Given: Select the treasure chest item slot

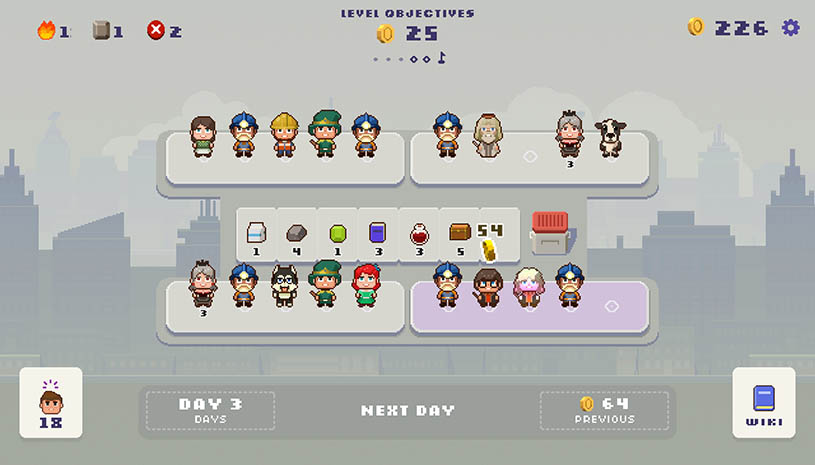Looking at the screenshot, I should click(460, 236).
